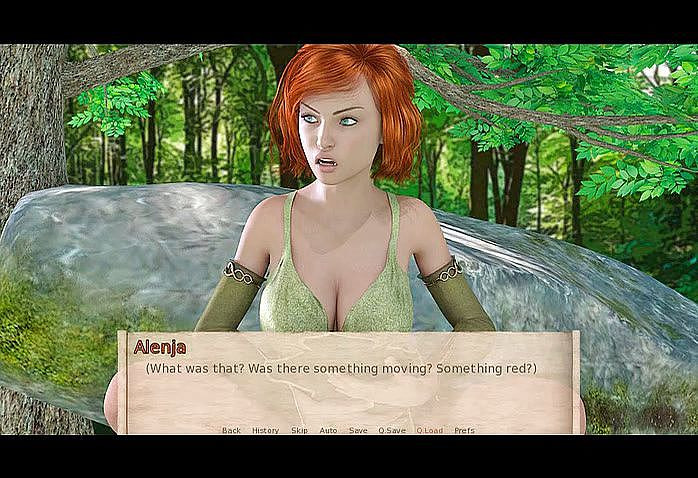Toggle Auto-advance mode
Image resolution: width=698 pixels, height=478 pixels.
pos(328,431)
